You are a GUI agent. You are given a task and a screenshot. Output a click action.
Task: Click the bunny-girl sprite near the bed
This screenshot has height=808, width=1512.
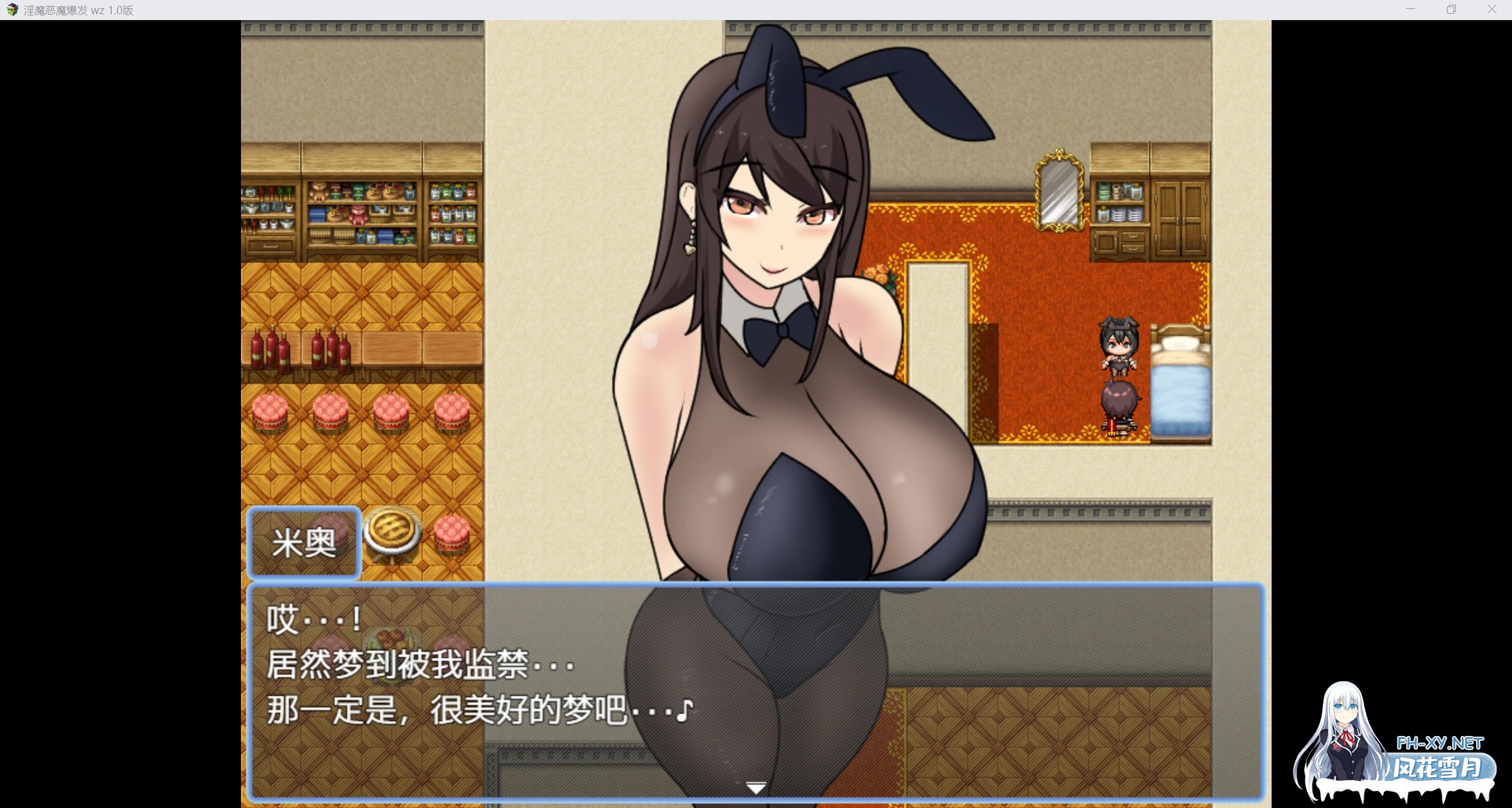pyautogui.click(x=1119, y=346)
